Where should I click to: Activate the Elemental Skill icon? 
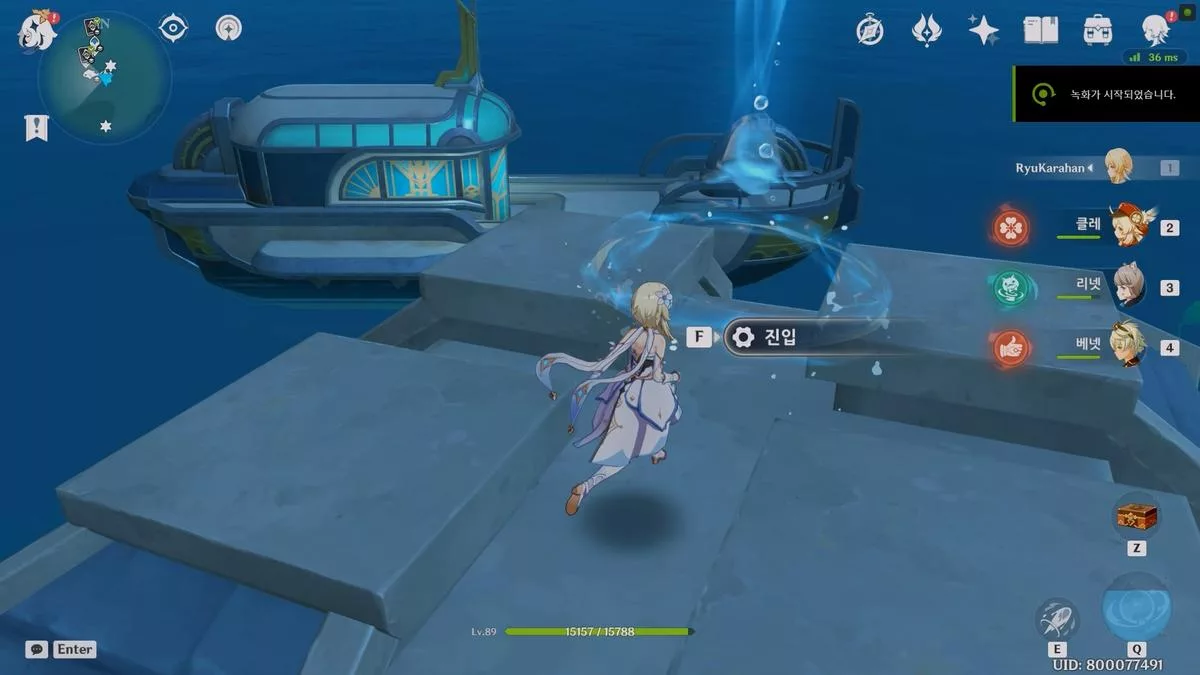[1056, 620]
